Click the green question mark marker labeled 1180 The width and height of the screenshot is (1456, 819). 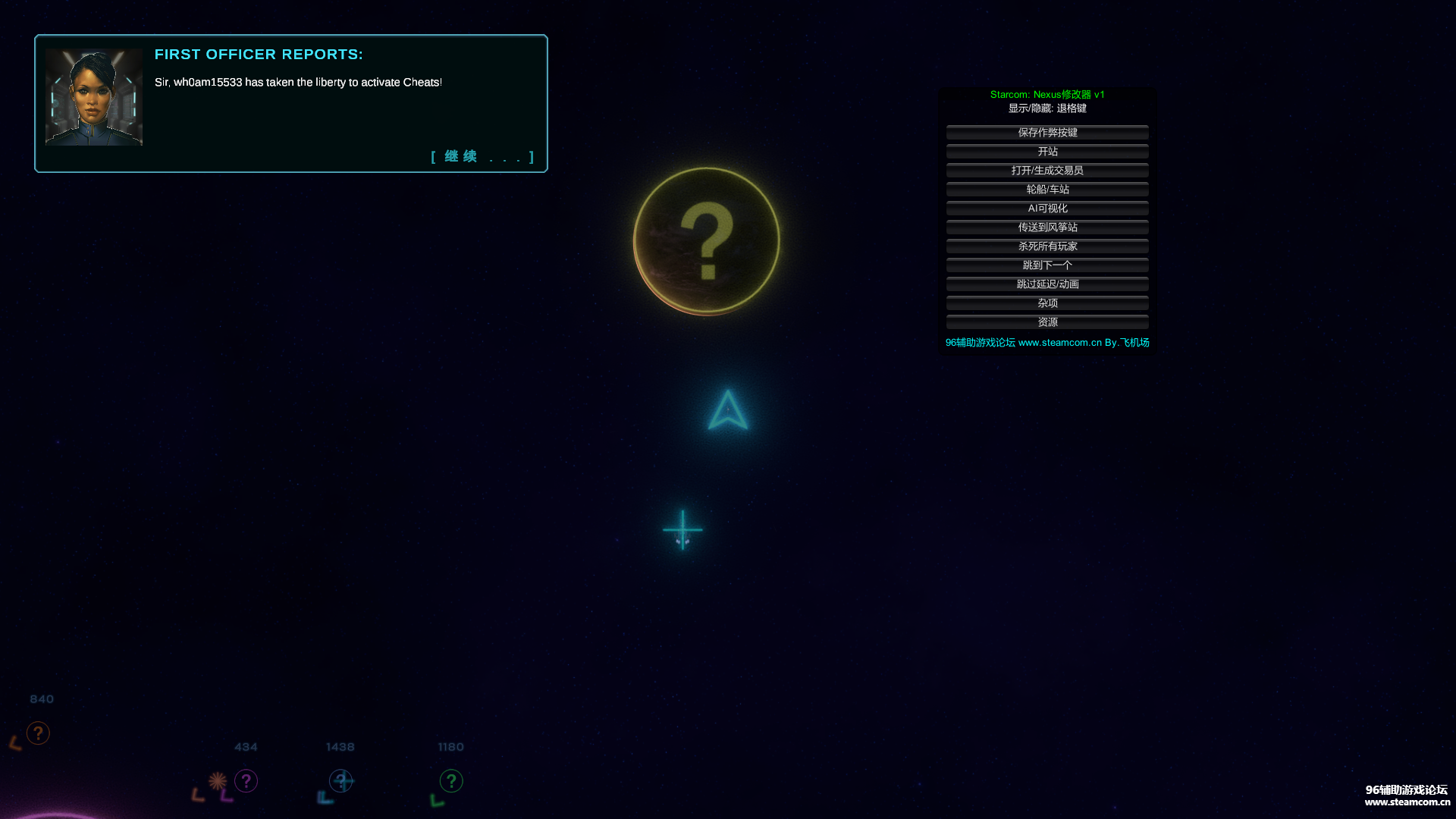click(x=451, y=781)
